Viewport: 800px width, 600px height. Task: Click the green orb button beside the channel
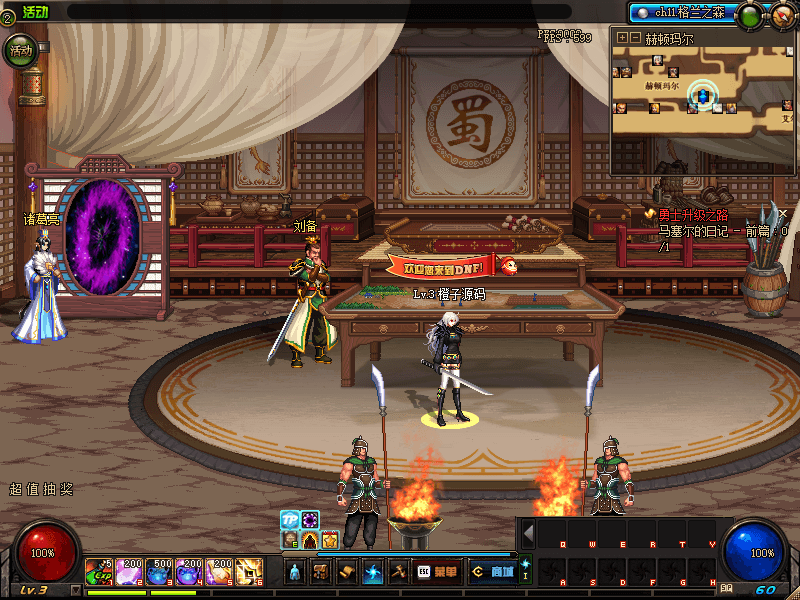749,15
